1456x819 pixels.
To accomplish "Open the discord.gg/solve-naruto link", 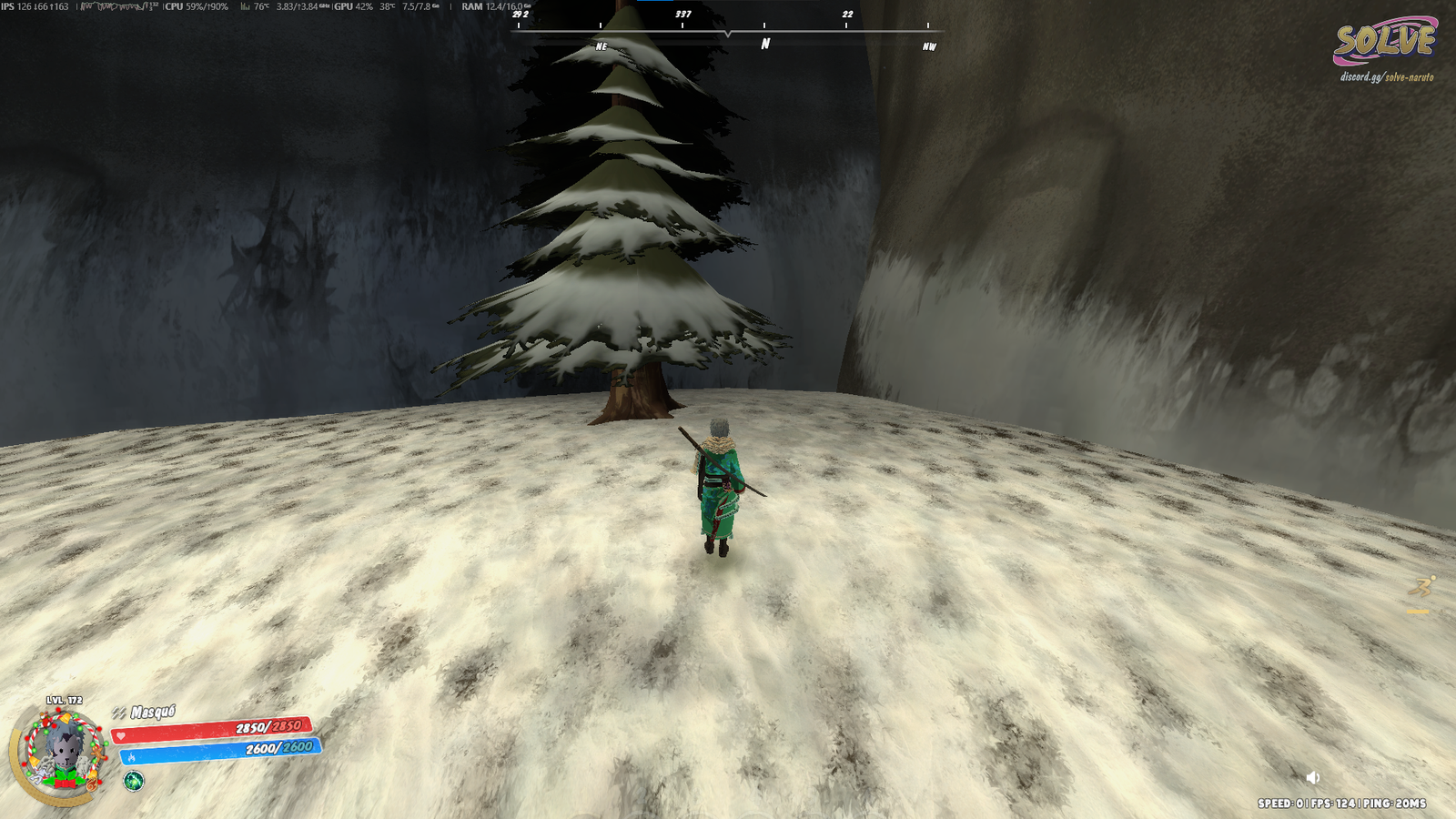I will (1386, 77).
